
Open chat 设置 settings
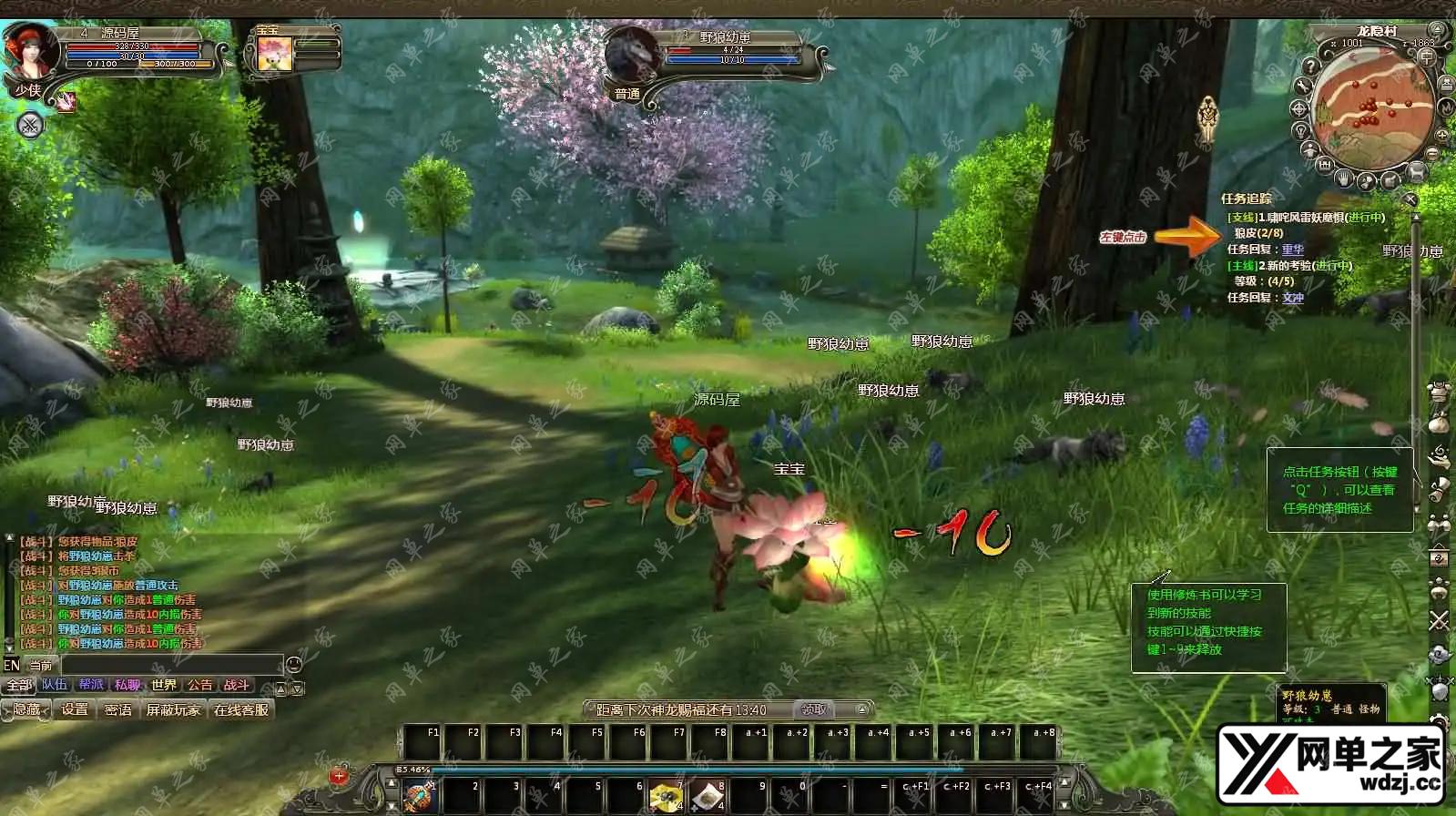pos(76,709)
